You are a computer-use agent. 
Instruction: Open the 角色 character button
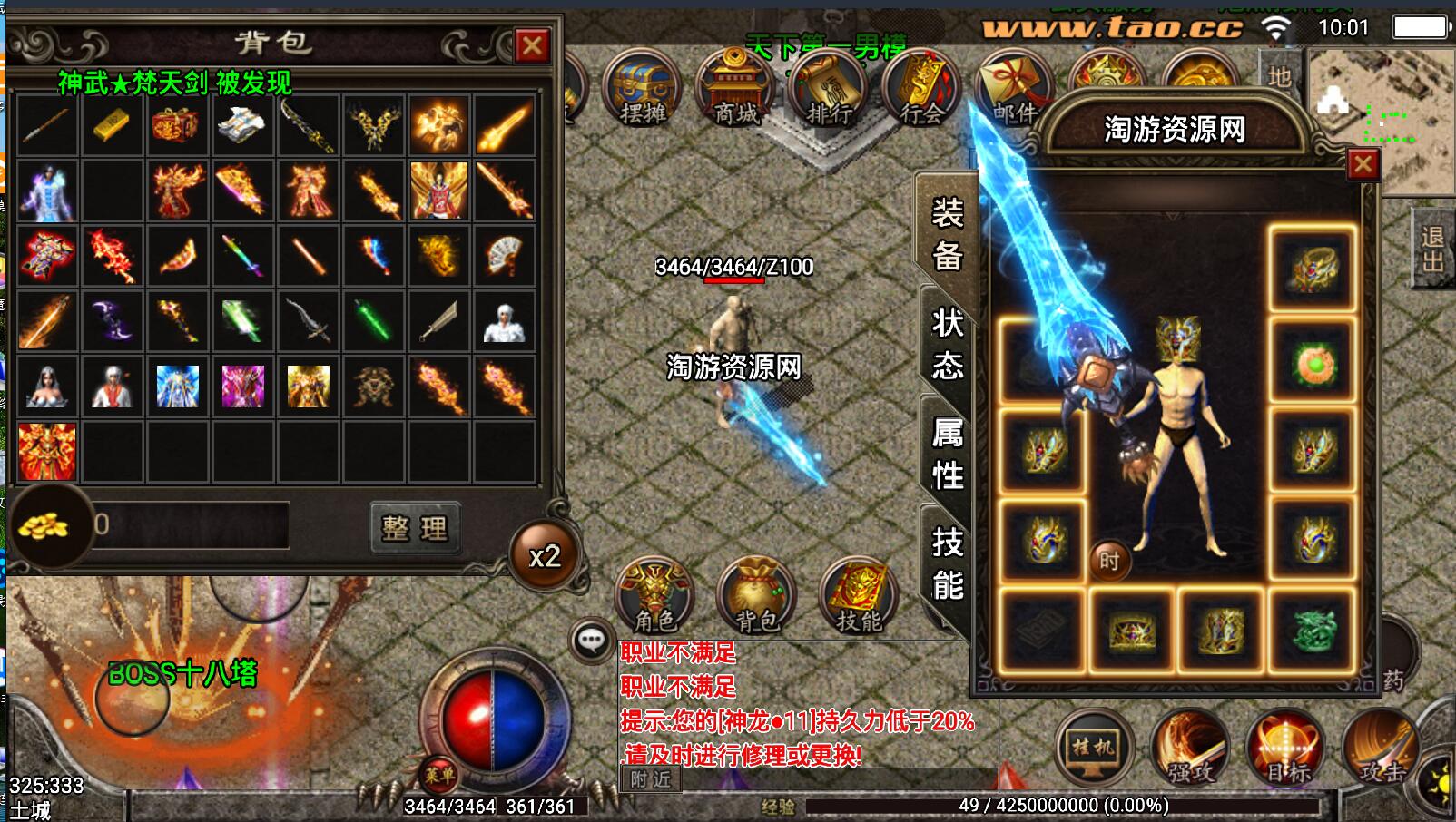click(x=654, y=596)
